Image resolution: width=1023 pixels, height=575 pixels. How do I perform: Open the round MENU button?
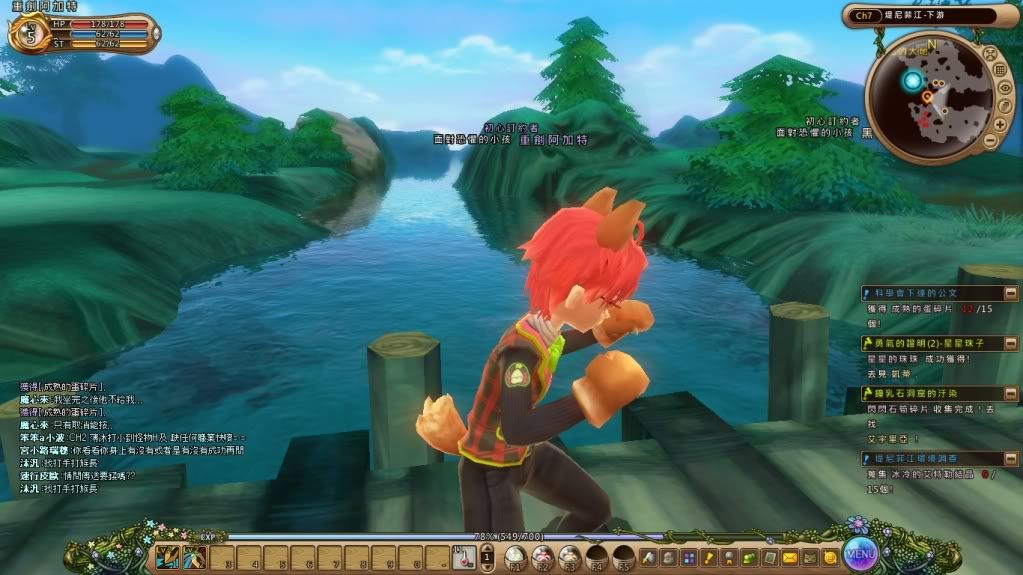[x=860, y=551]
